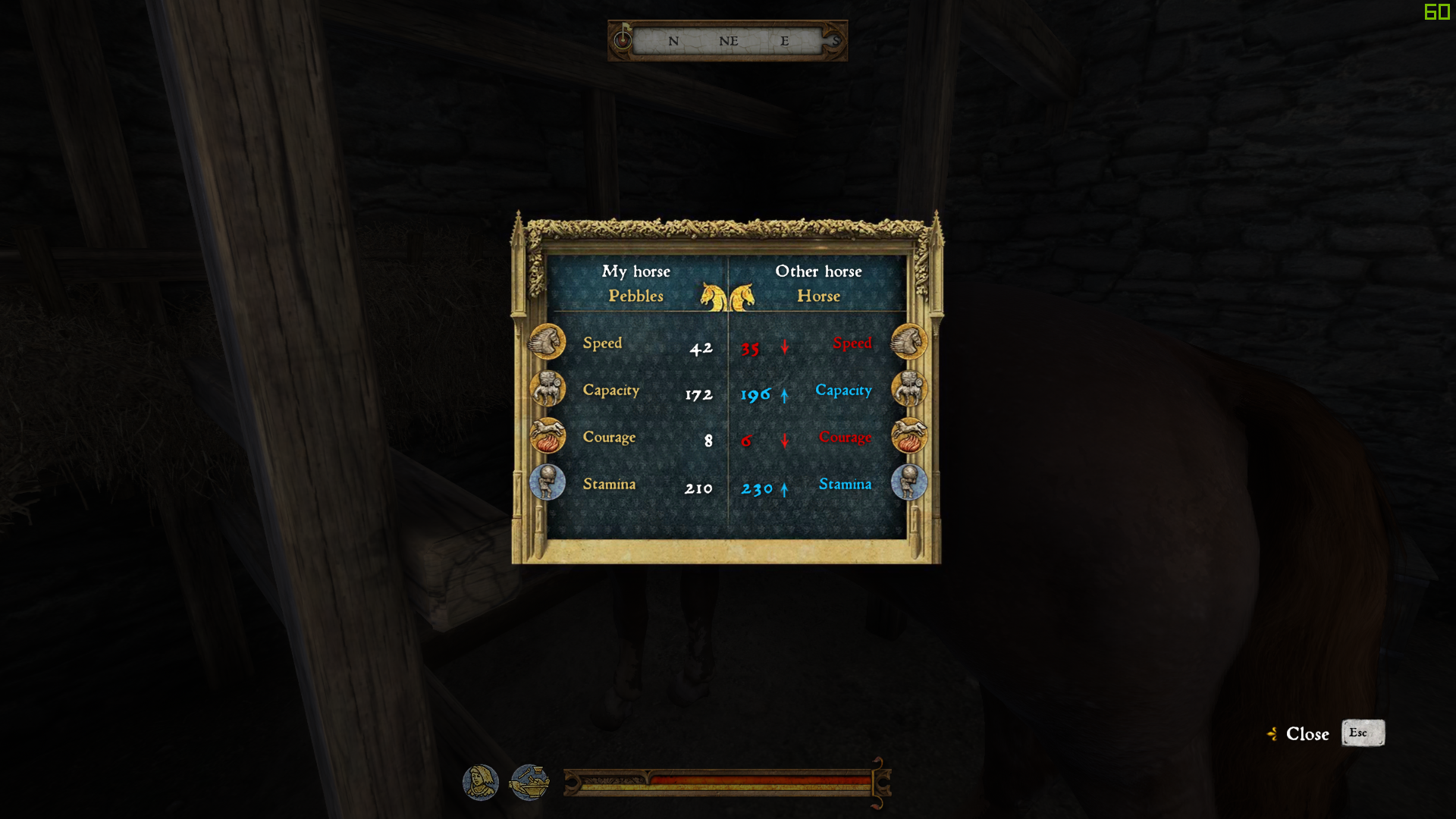Switch to the Other horse column

point(818,284)
